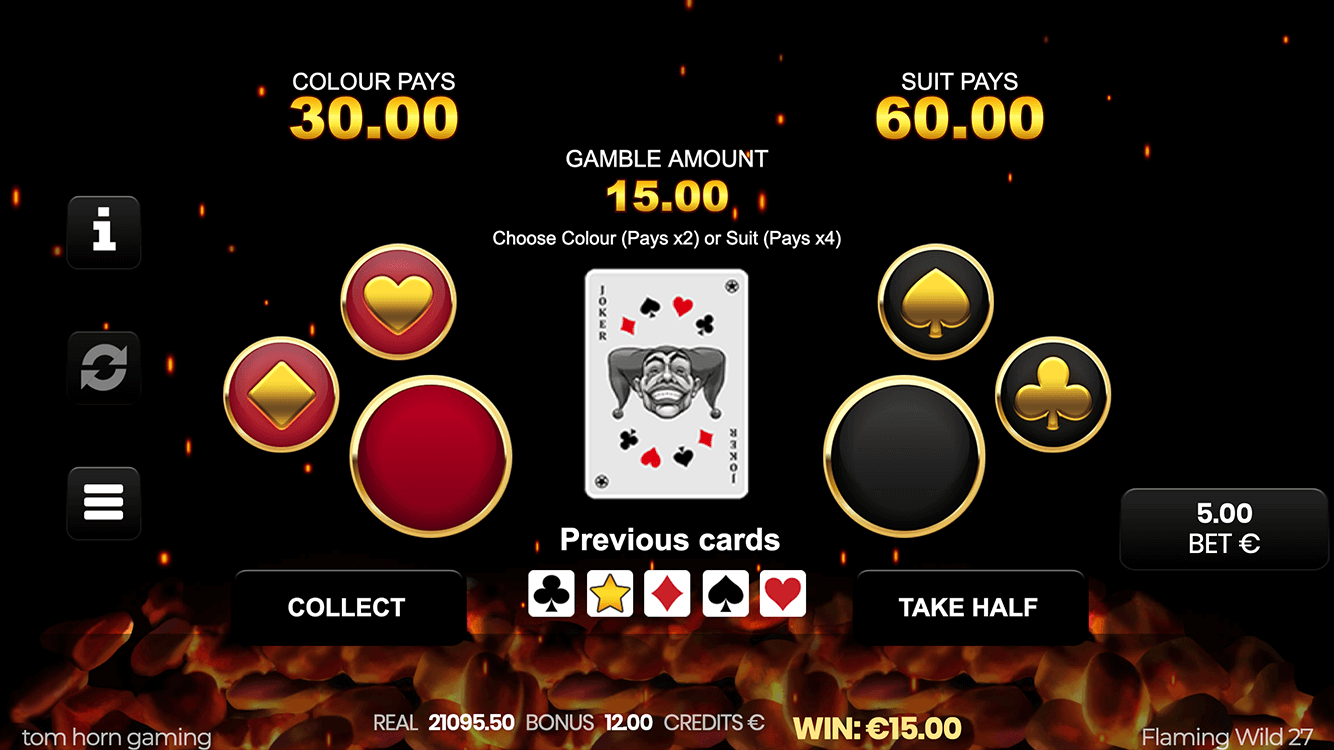Pick the Red colour to double winnings
This screenshot has width=1334, height=750.
pyautogui.click(x=430, y=457)
